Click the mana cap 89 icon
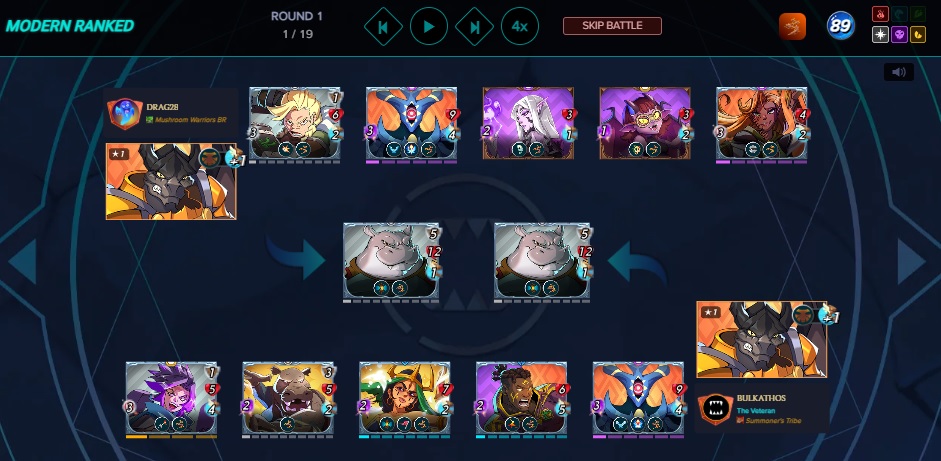 pyautogui.click(x=841, y=27)
